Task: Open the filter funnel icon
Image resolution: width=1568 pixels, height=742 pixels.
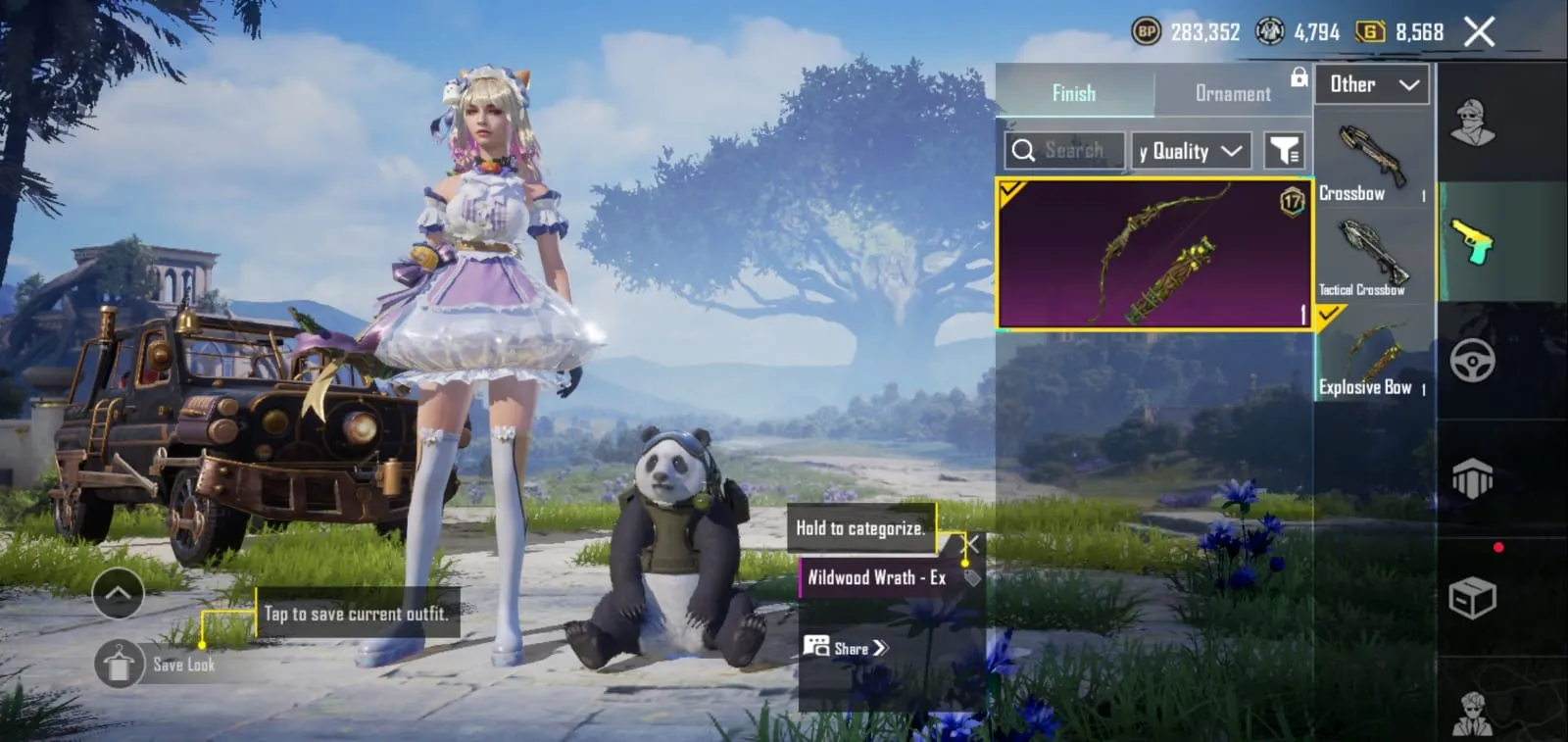Action: [1284, 149]
